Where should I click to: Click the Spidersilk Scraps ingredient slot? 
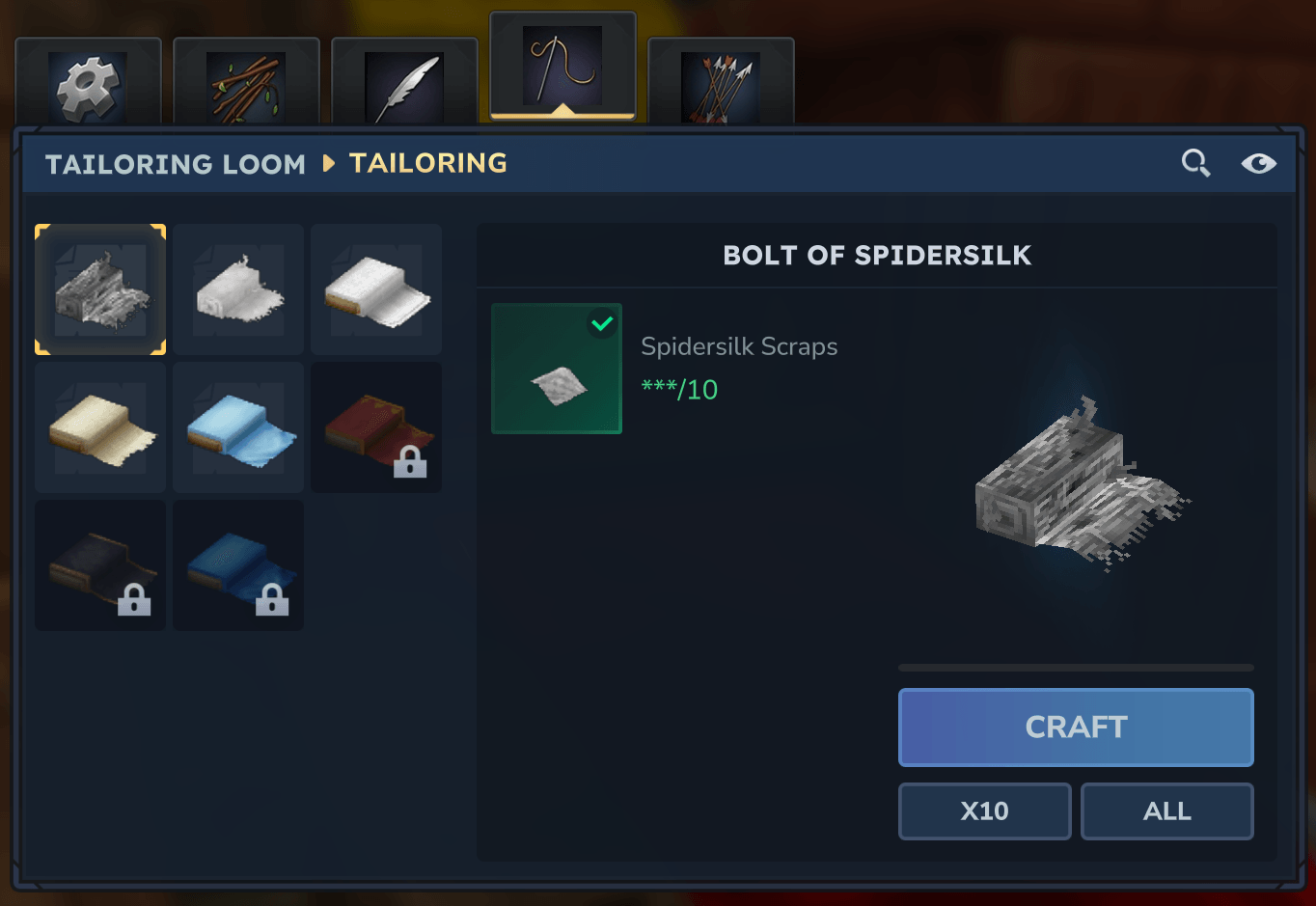pos(557,369)
